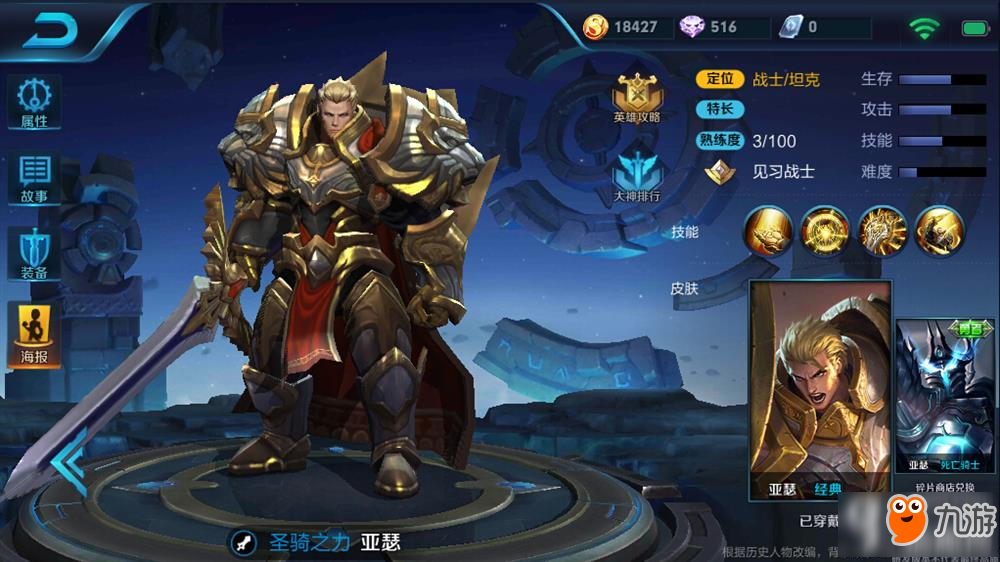Select the 亚瑟 经典 classic skin

click(x=820, y=390)
